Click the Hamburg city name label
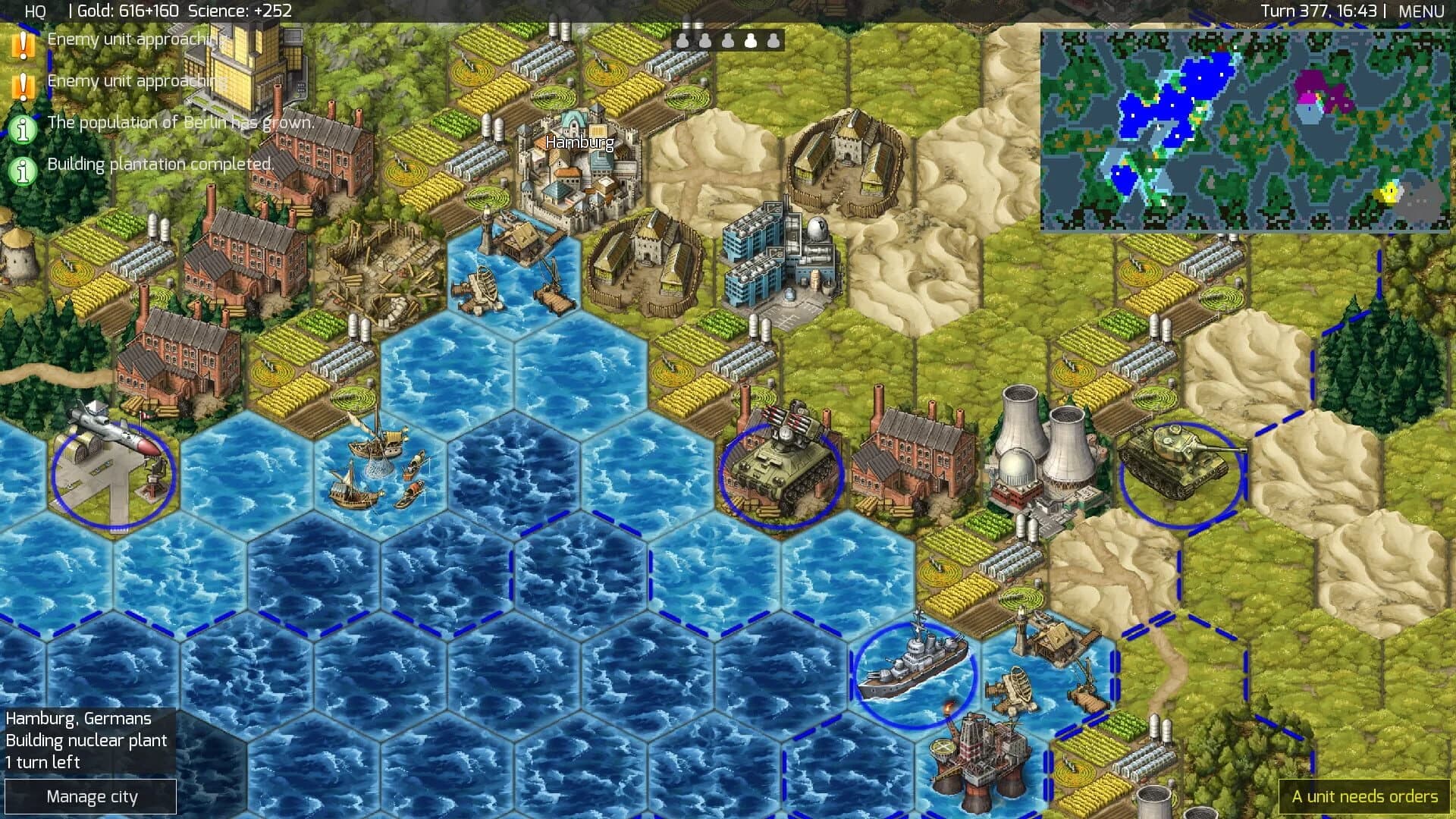The height and width of the screenshot is (819, 1456). coord(579,141)
